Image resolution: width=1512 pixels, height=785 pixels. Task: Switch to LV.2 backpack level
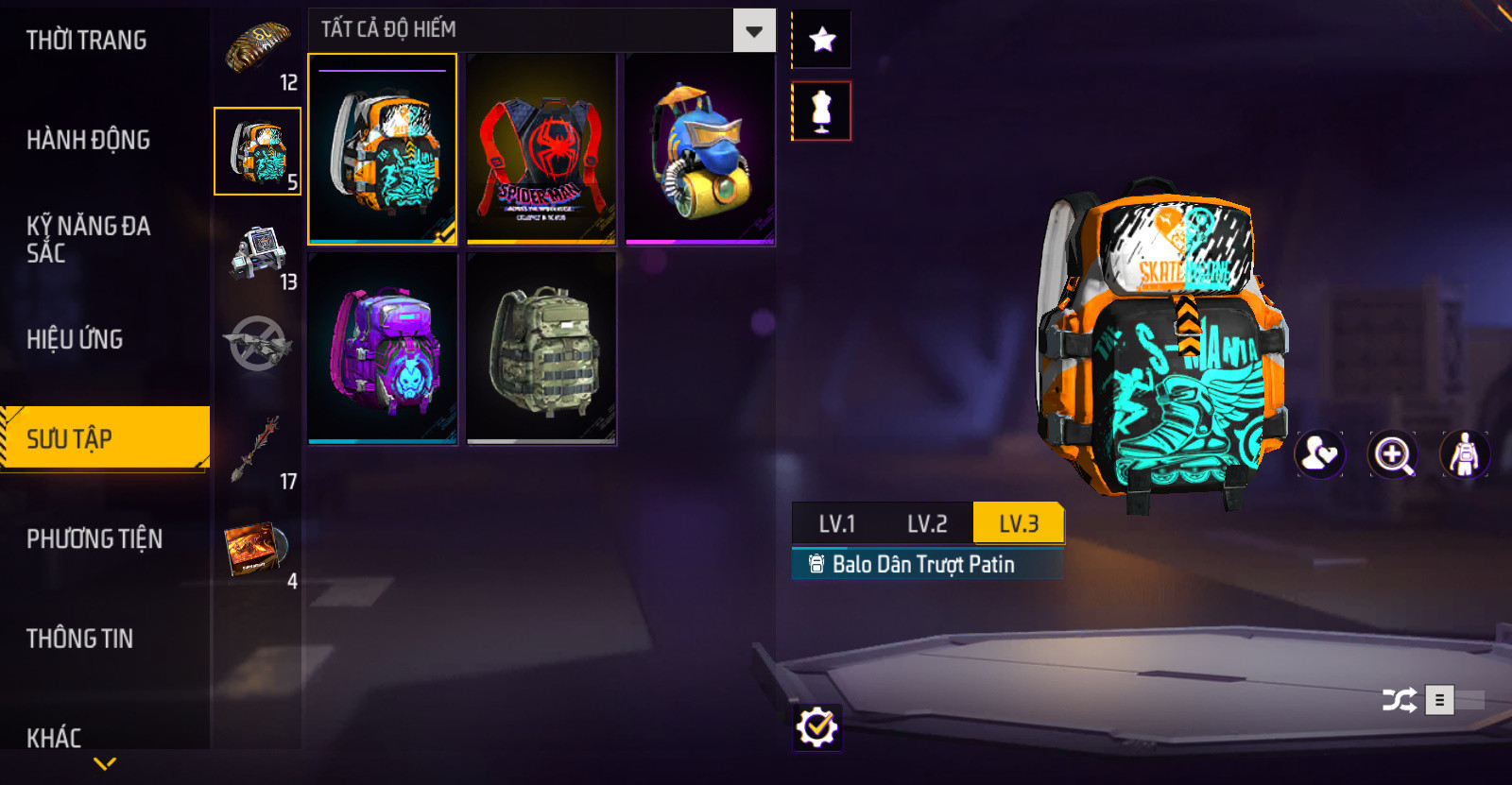927,523
